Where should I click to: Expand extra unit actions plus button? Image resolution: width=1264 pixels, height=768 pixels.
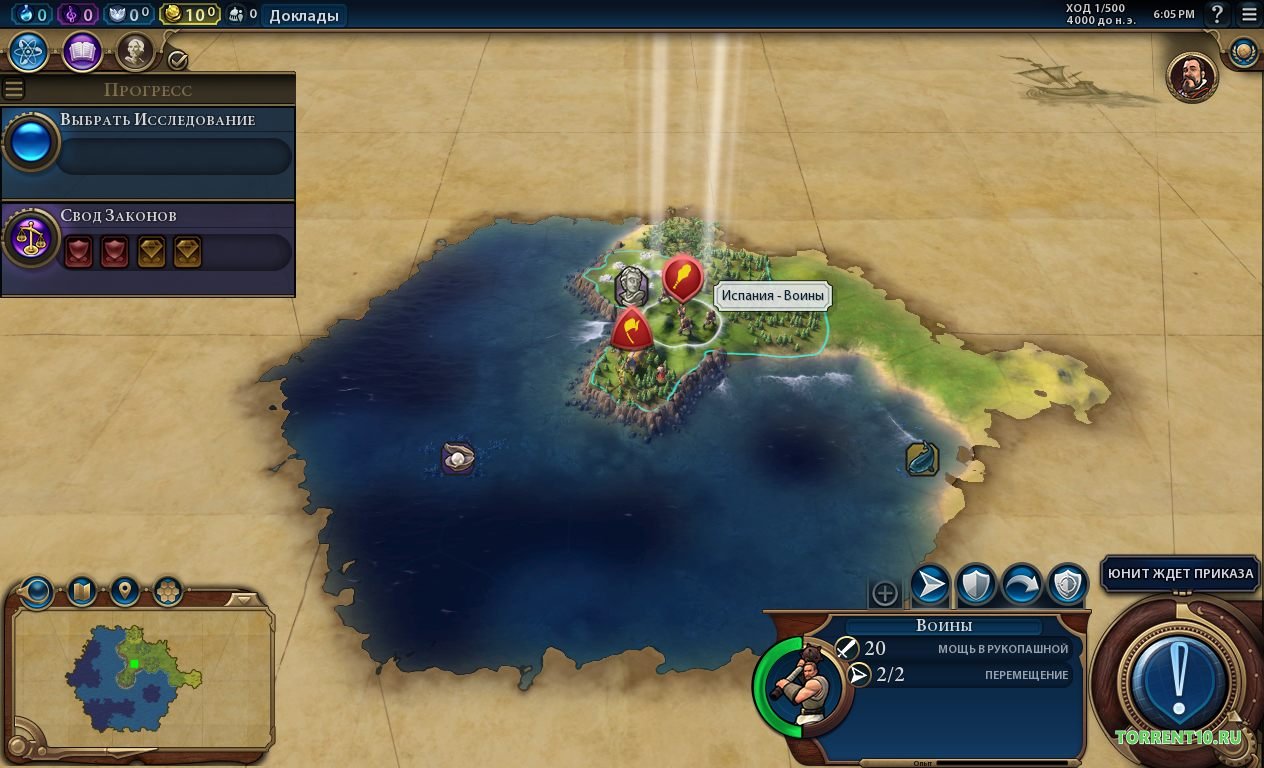click(x=885, y=593)
